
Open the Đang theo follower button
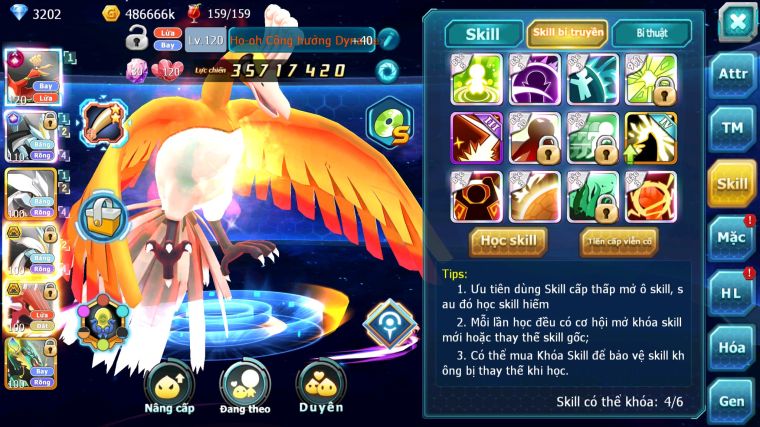click(246, 386)
